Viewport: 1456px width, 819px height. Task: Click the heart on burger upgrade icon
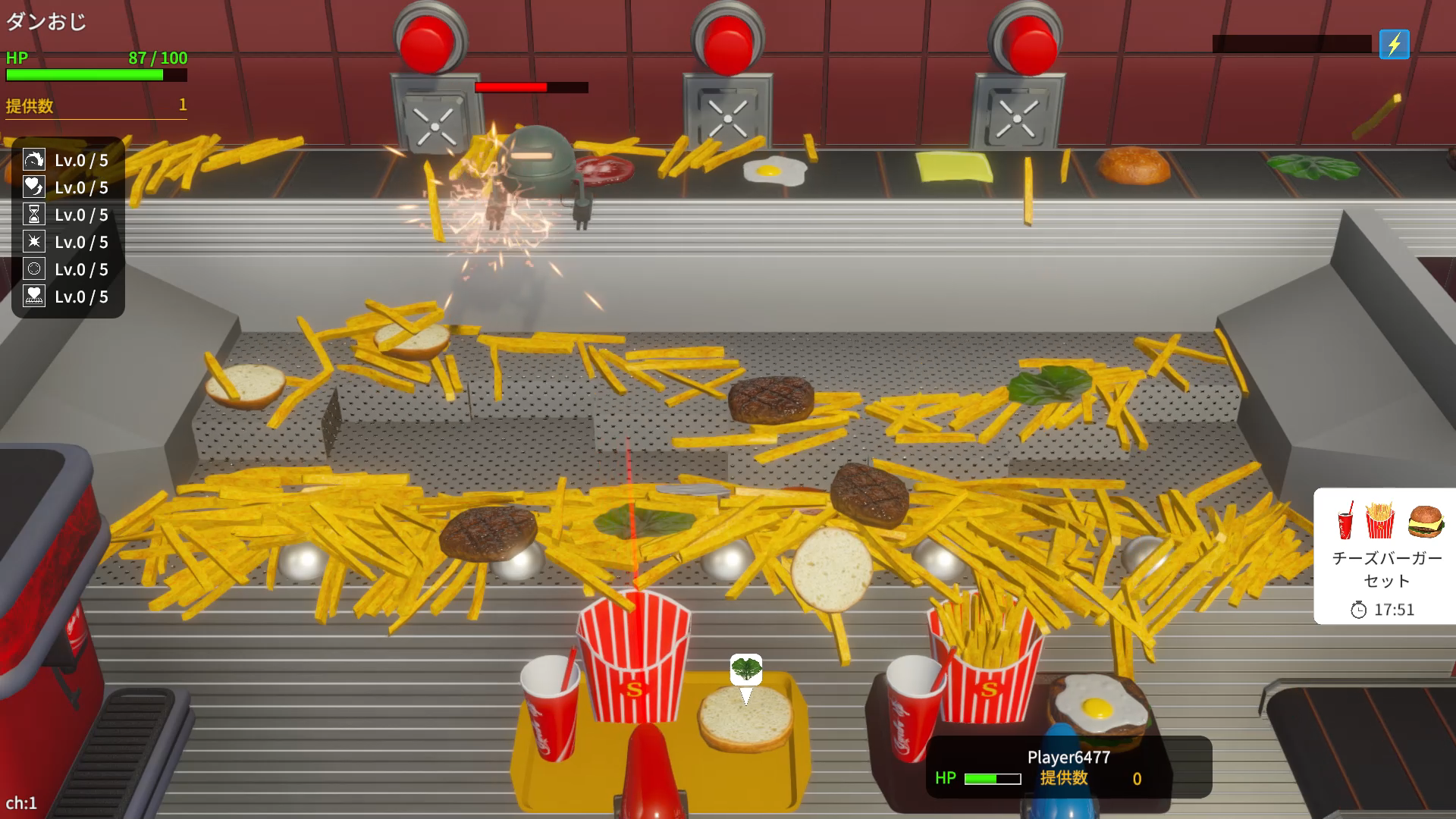click(34, 297)
